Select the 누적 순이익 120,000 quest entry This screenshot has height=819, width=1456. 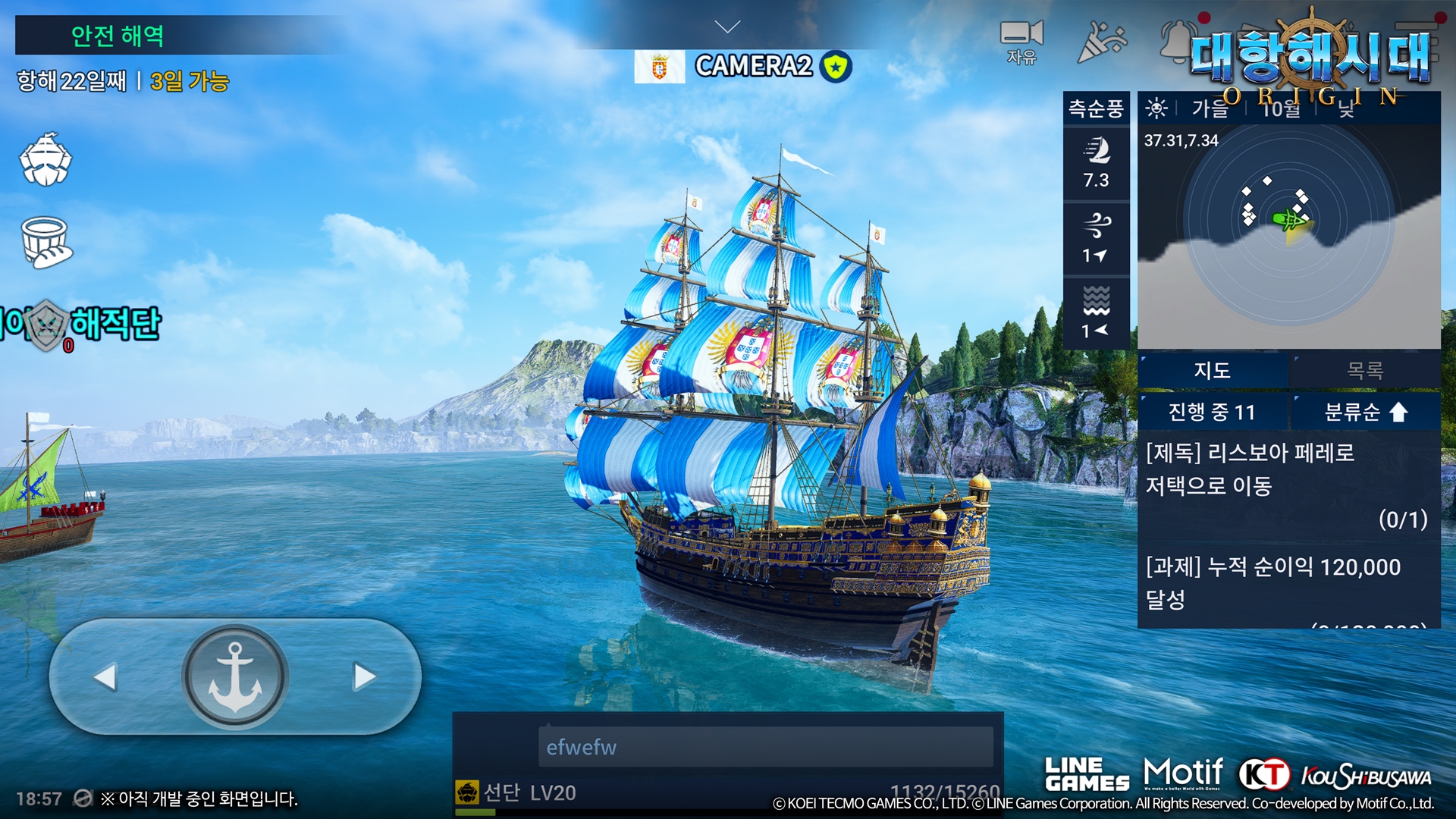(1288, 584)
